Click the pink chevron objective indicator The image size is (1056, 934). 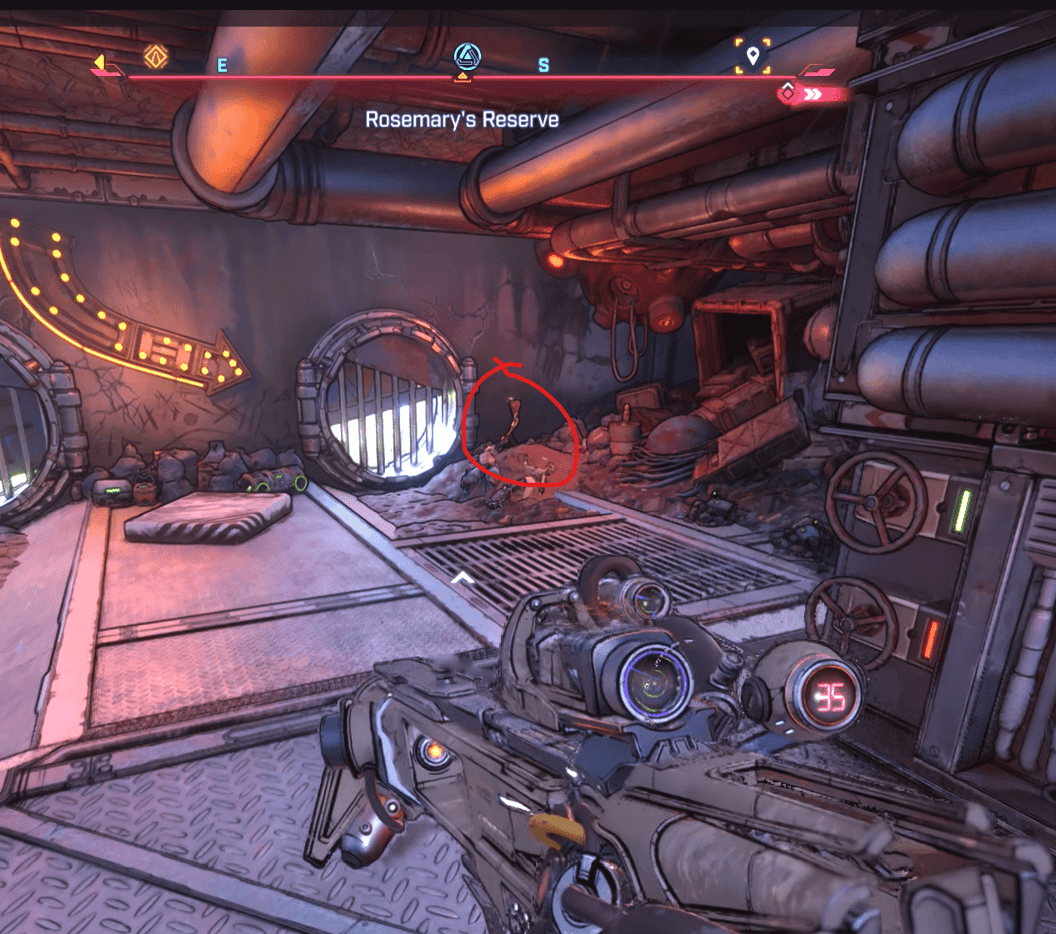[812, 94]
